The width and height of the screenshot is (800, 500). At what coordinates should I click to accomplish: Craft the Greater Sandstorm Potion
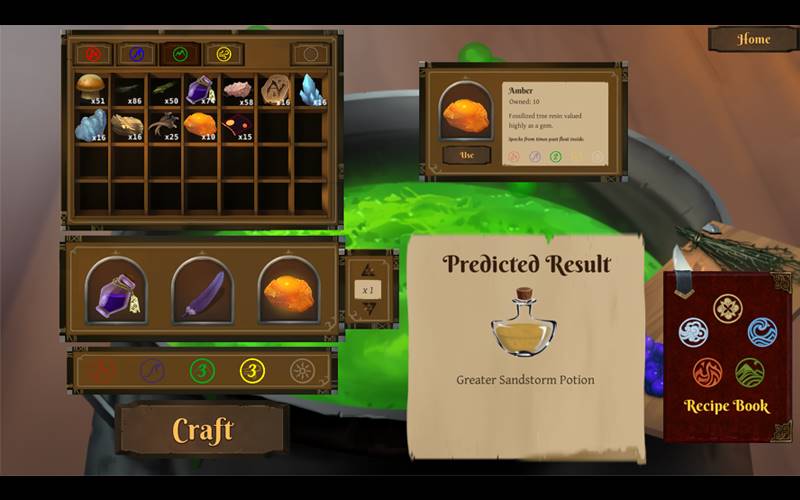point(202,430)
